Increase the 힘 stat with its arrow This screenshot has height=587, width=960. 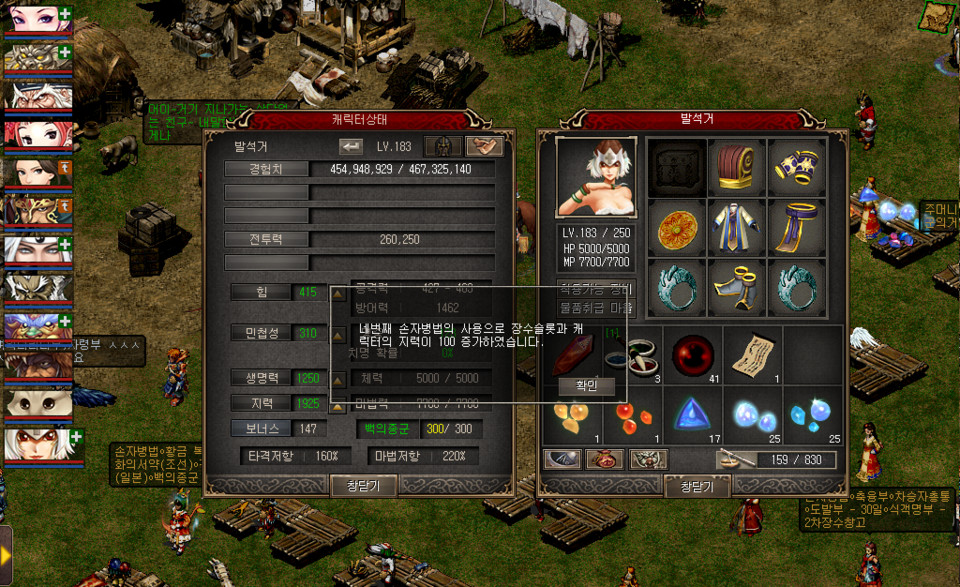(337, 293)
